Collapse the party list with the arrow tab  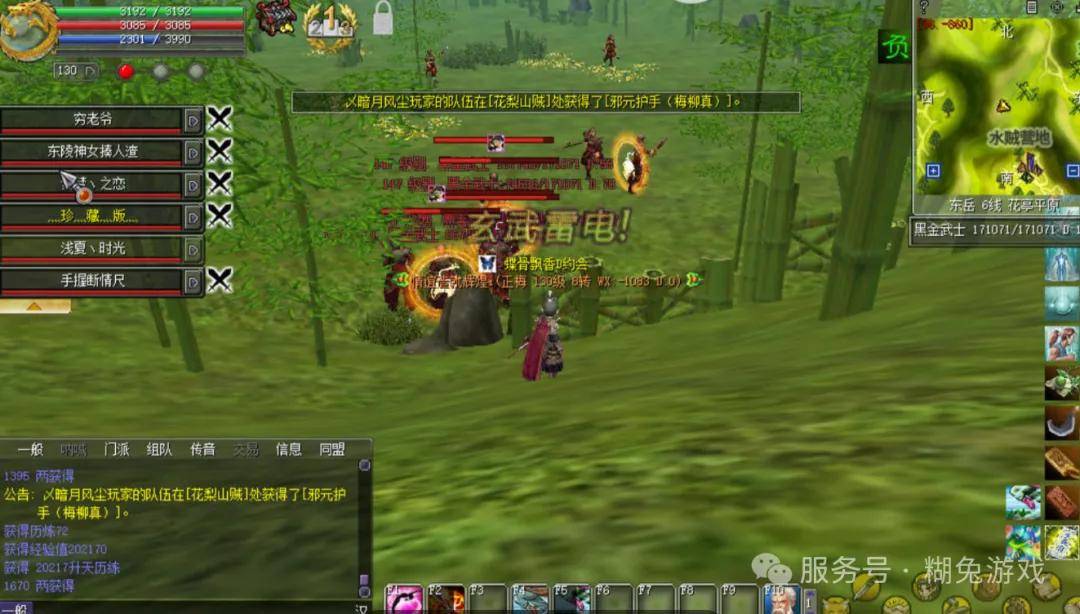34,306
